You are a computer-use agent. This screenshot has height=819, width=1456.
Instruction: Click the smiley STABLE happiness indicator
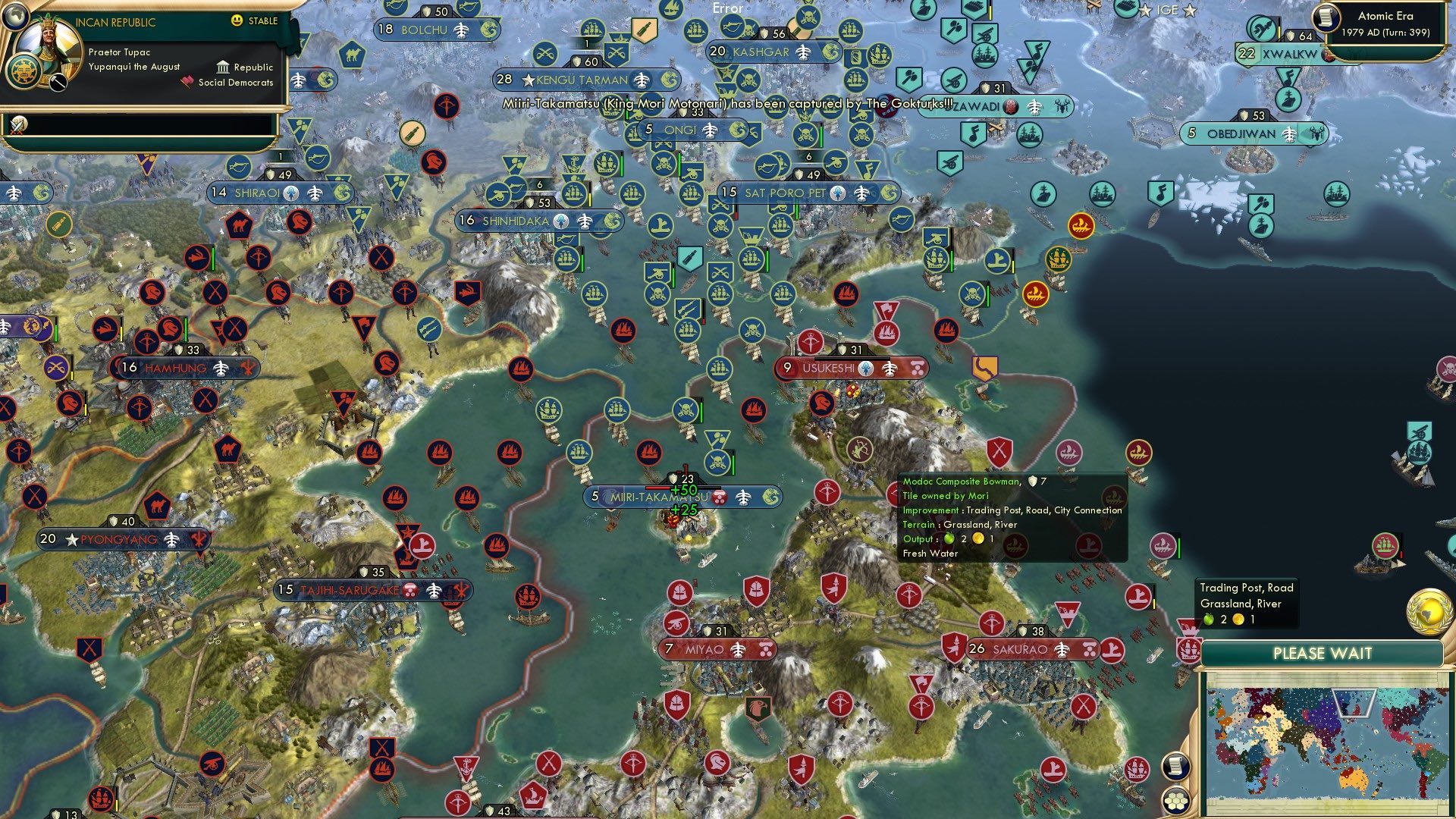click(x=237, y=20)
